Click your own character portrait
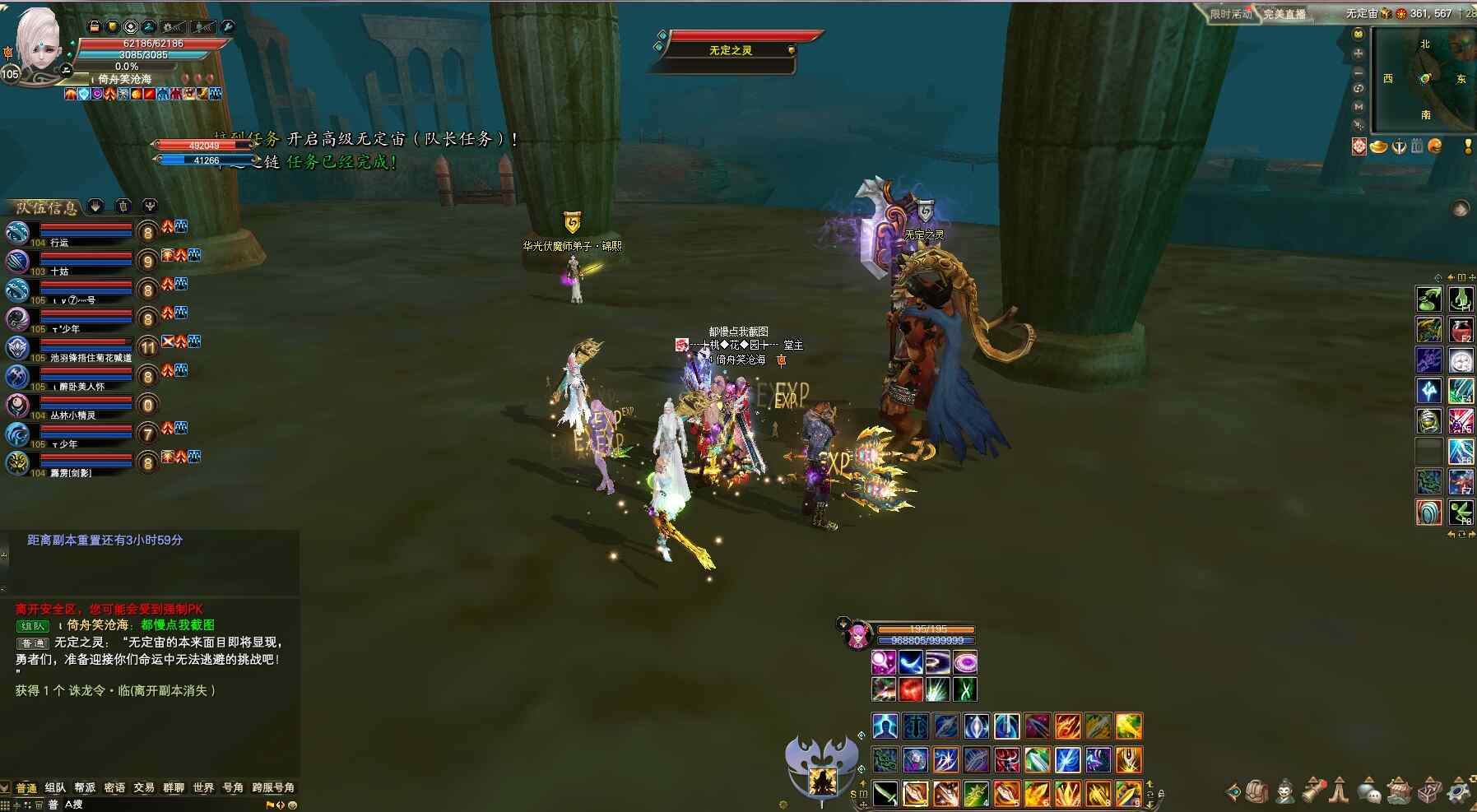The image size is (1477, 812). (x=37, y=41)
